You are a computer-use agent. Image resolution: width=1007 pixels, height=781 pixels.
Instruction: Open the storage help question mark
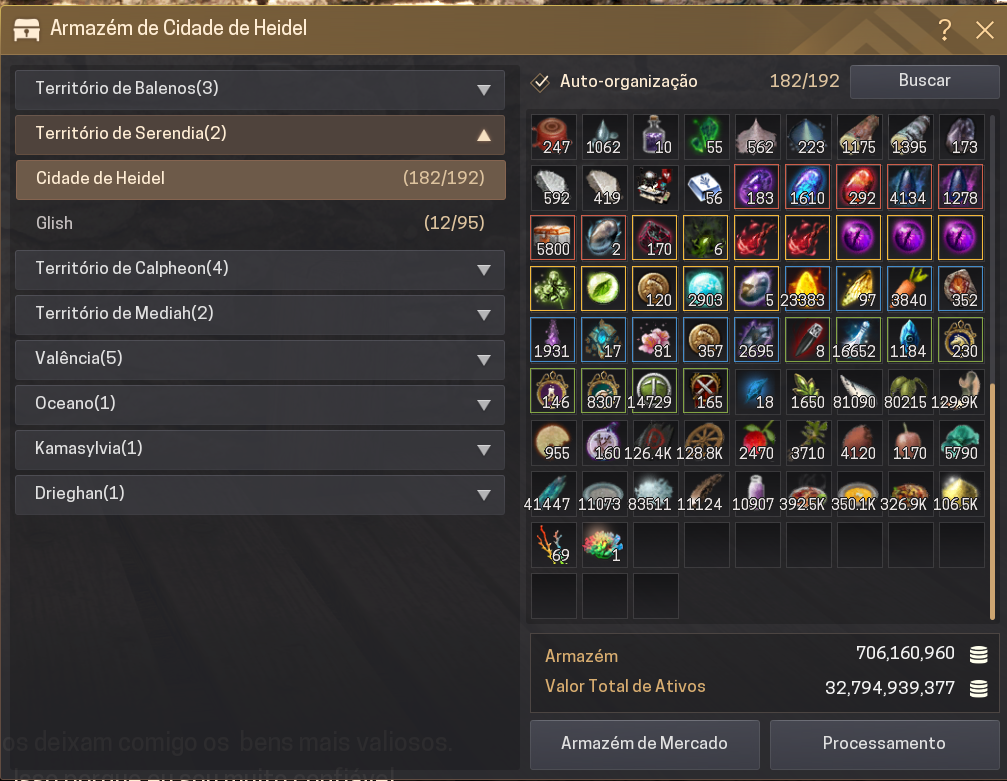[944, 30]
